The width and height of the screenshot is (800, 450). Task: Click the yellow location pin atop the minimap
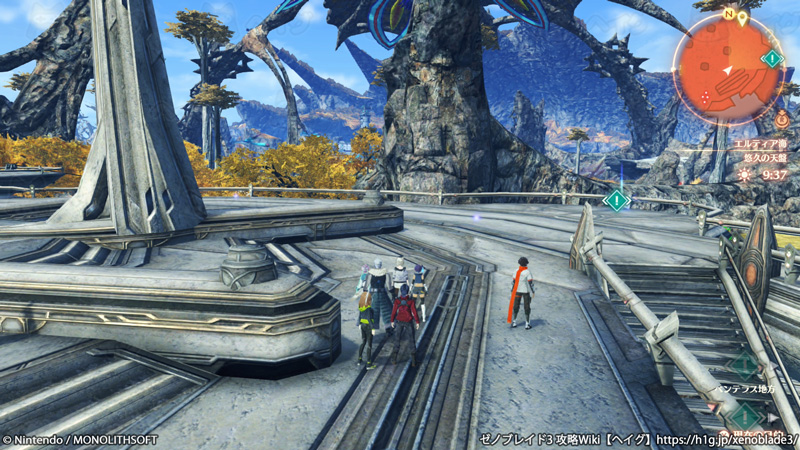743,17
